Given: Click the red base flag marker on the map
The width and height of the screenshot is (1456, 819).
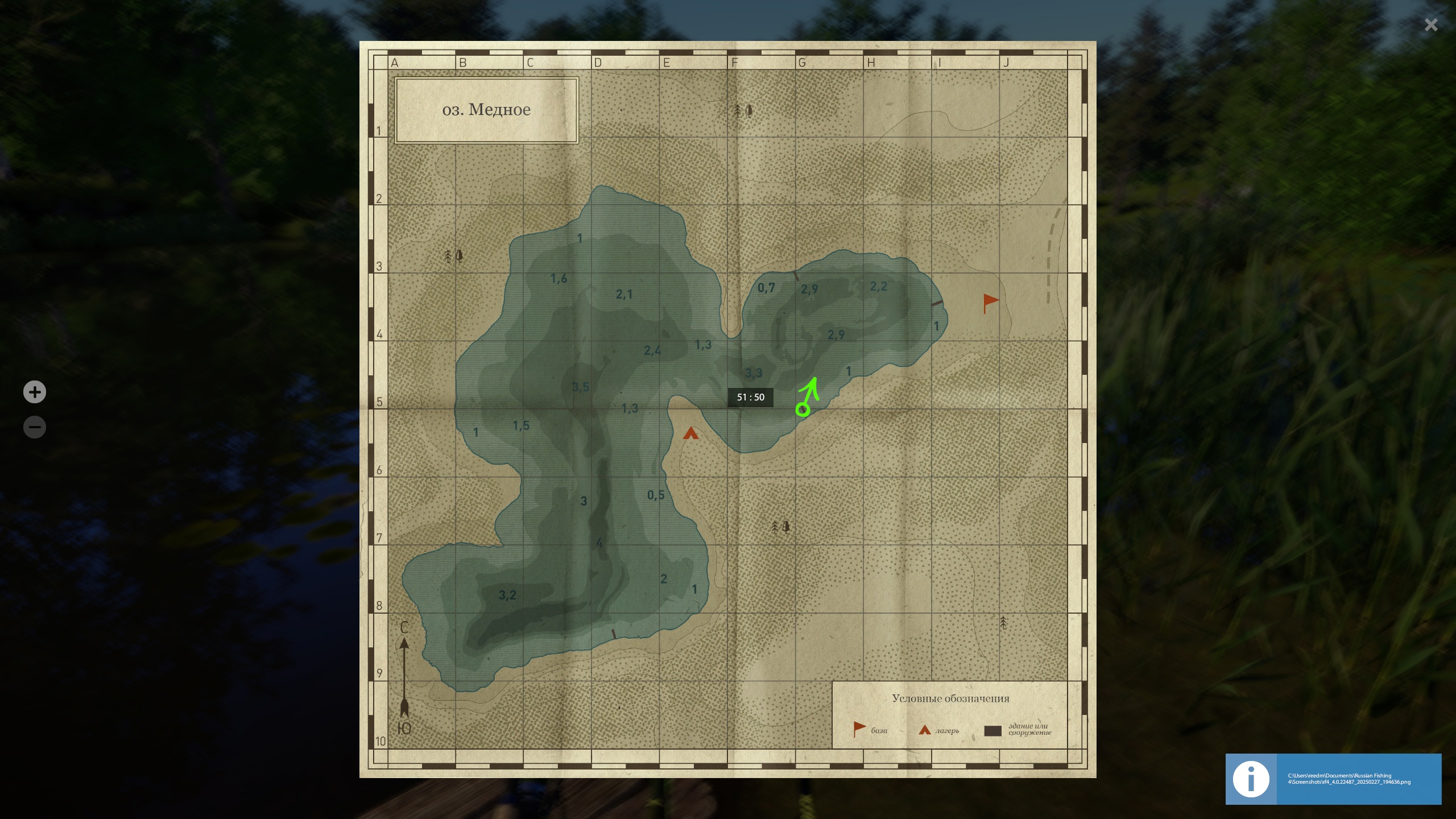Looking at the screenshot, I should 990,302.
